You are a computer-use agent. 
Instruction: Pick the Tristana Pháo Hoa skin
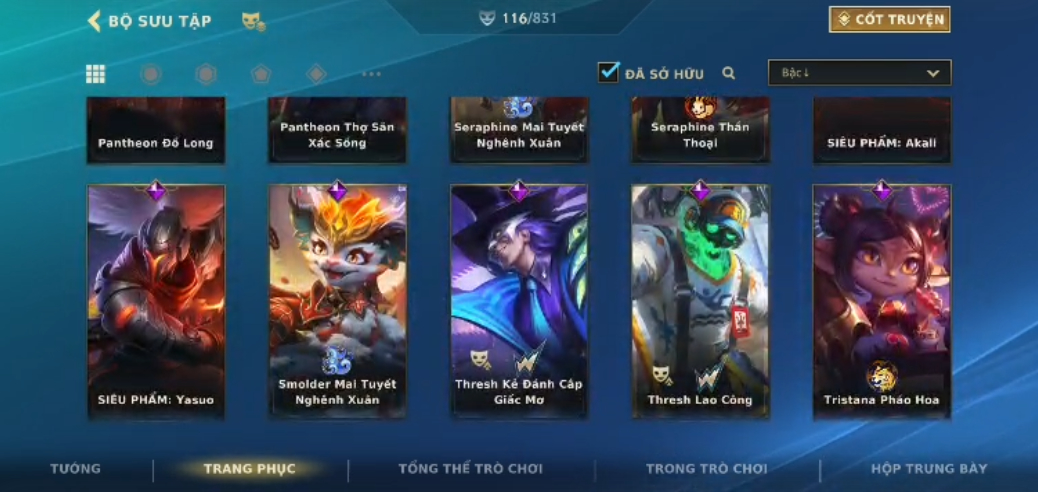tap(881, 301)
